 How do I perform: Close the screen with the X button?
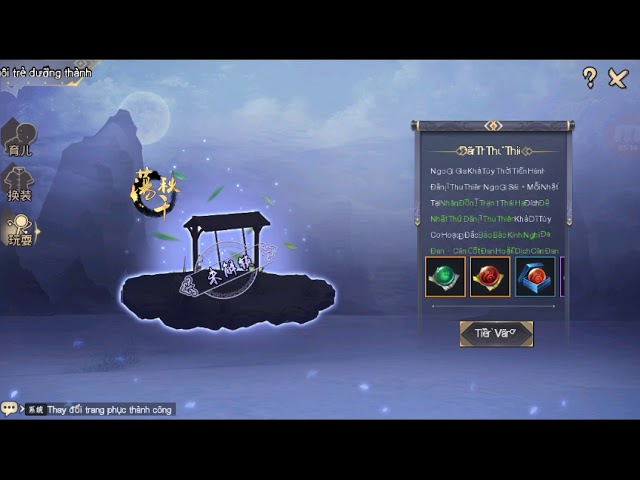point(618,78)
